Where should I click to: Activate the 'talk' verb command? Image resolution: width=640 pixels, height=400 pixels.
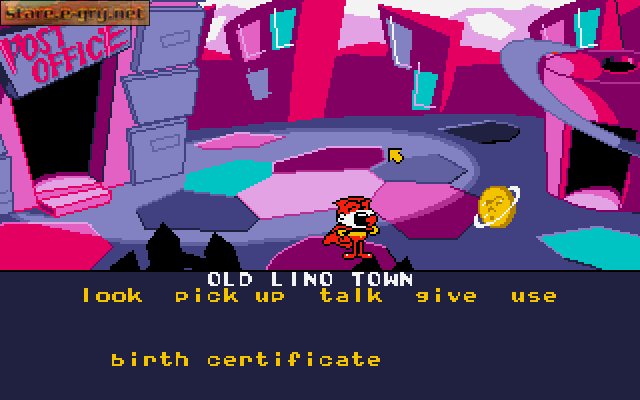click(x=351, y=296)
